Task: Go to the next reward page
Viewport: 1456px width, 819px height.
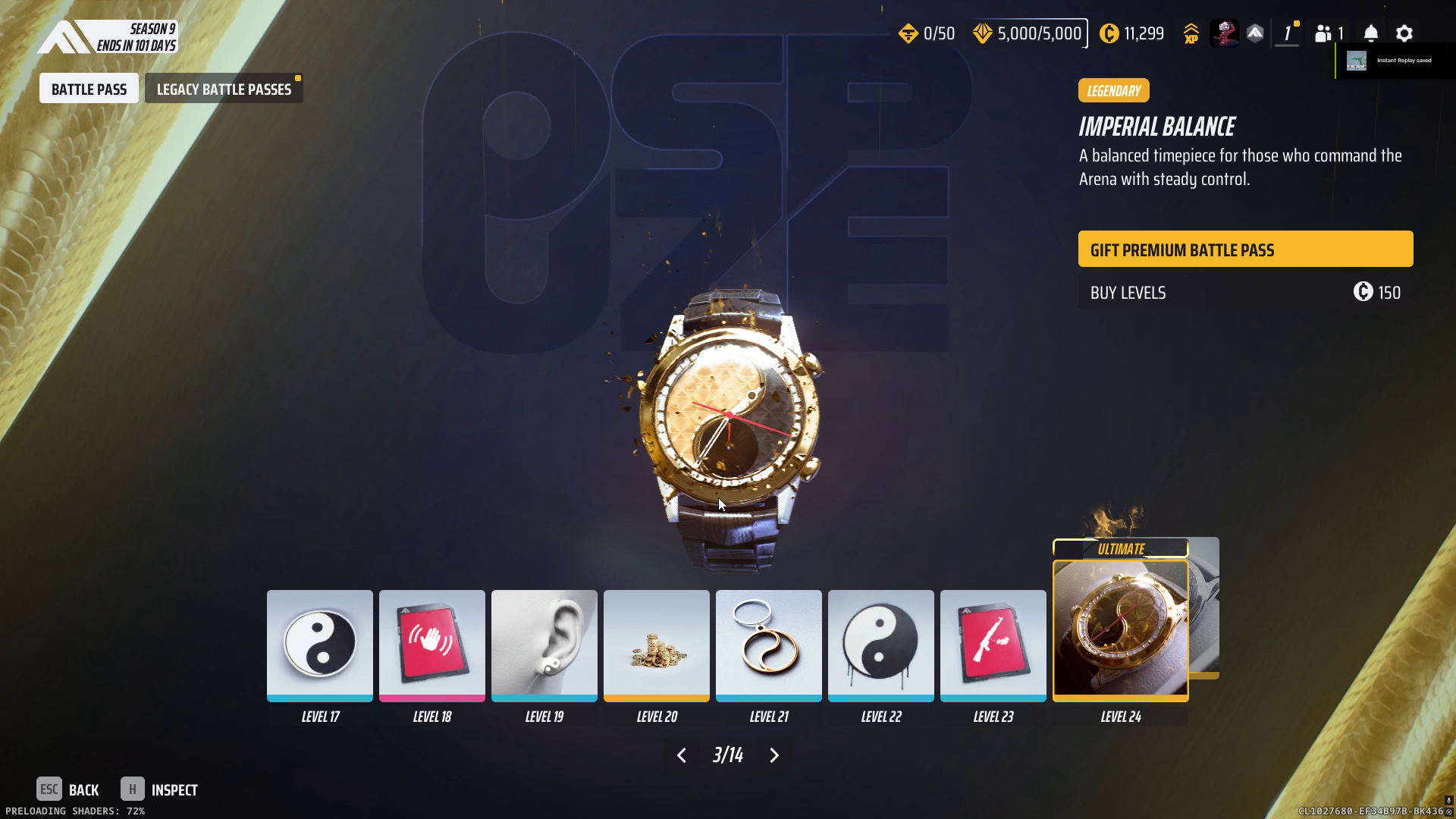Action: tap(774, 755)
